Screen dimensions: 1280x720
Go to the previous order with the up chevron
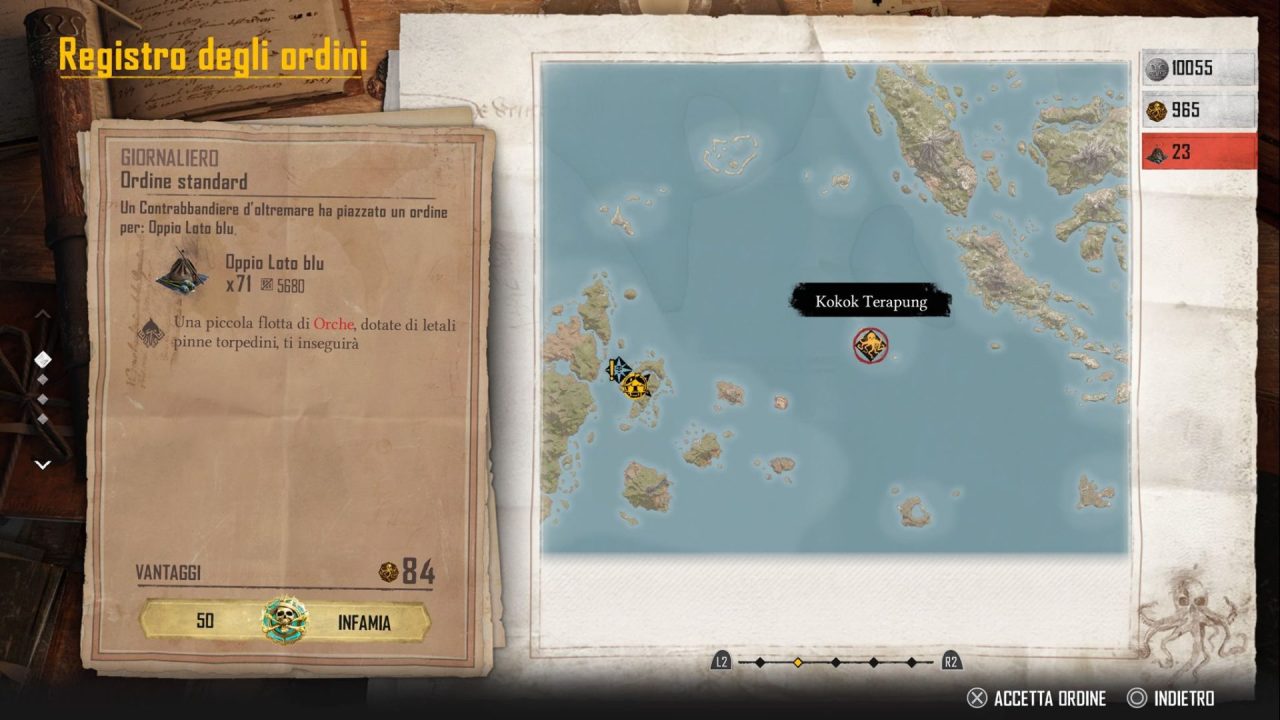pyautogui.click(x=43, y=314)
